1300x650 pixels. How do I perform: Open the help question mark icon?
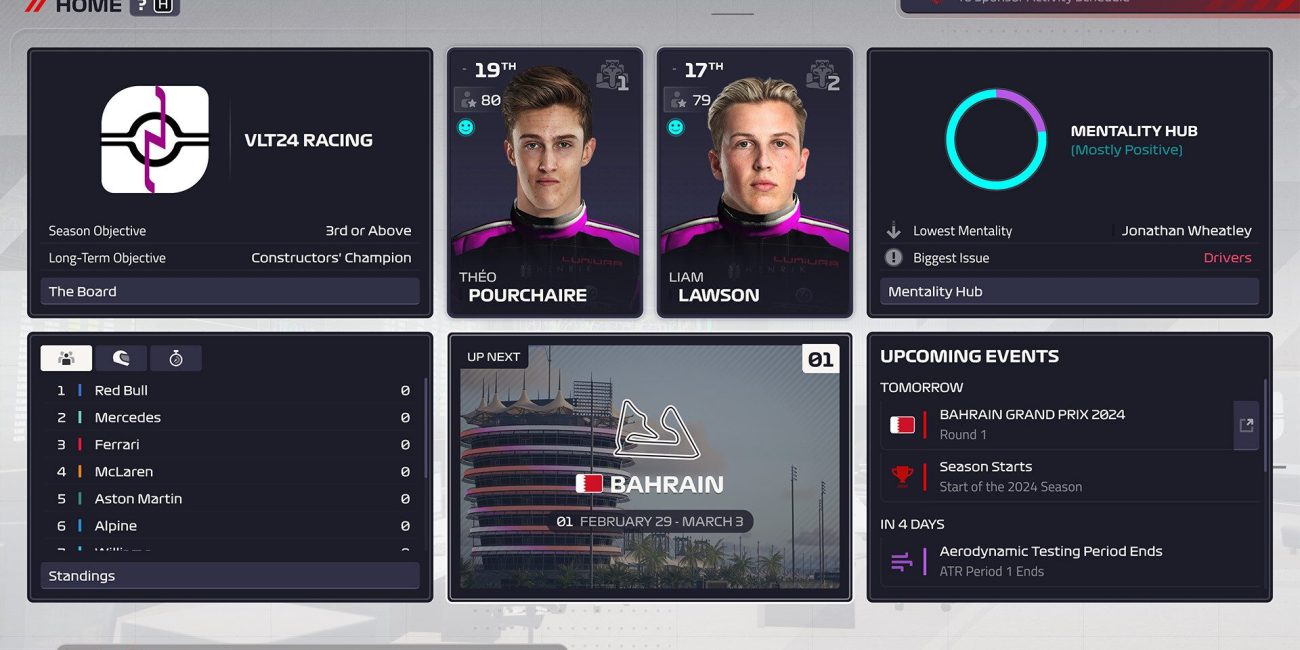coord(142,6)
